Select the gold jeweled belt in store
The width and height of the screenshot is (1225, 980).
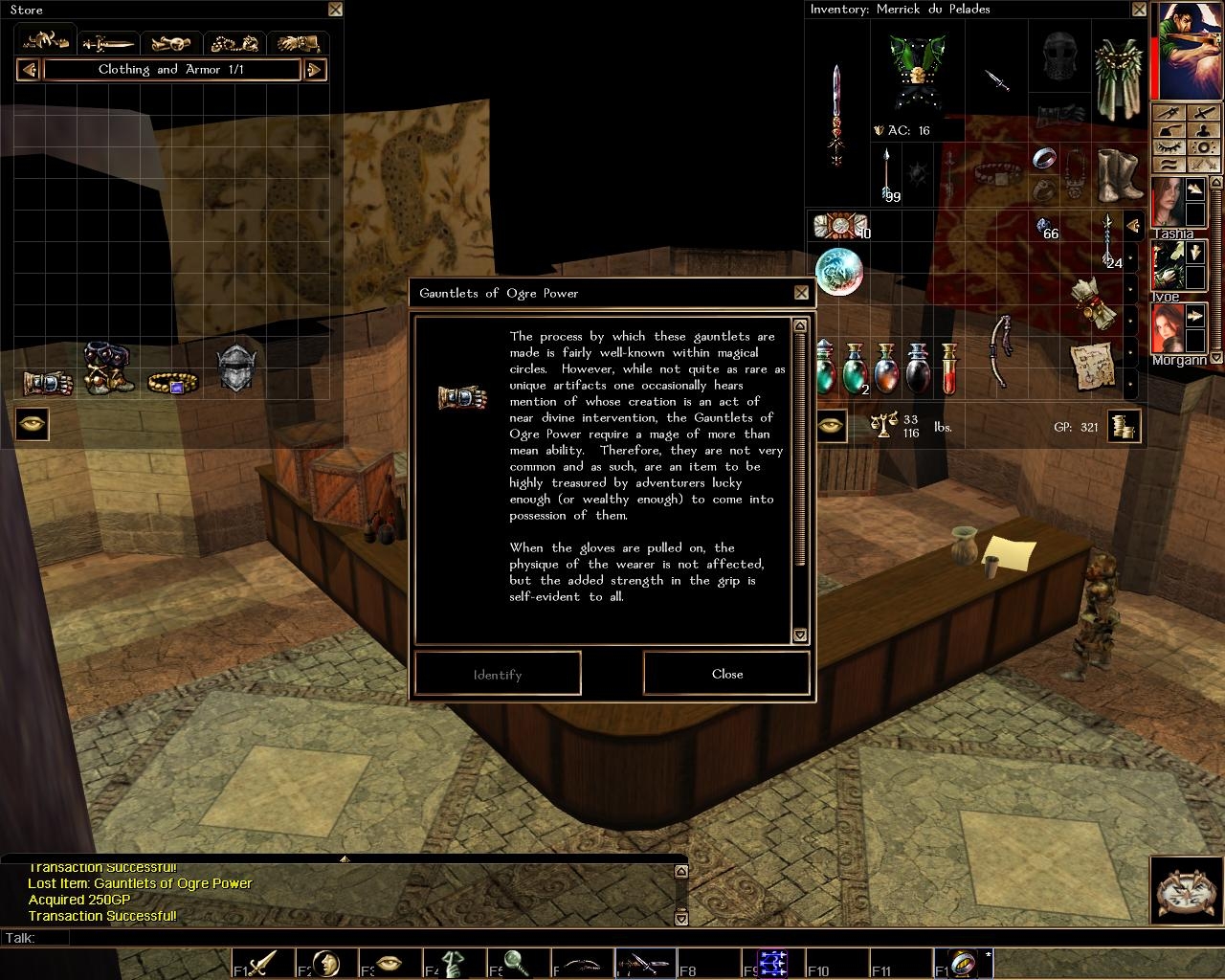[173, 383]
